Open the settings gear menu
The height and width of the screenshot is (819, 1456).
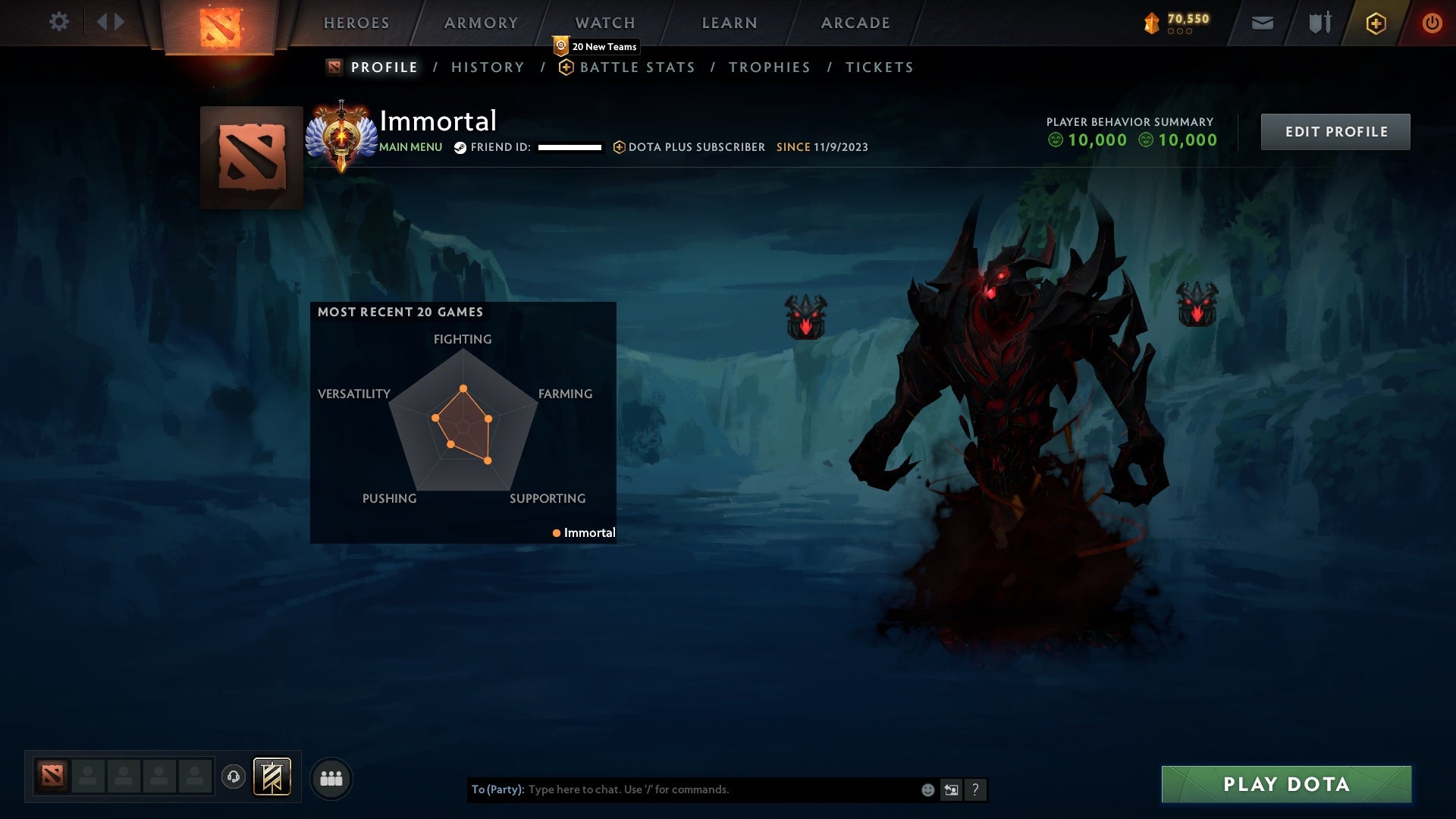pos(59,21)
